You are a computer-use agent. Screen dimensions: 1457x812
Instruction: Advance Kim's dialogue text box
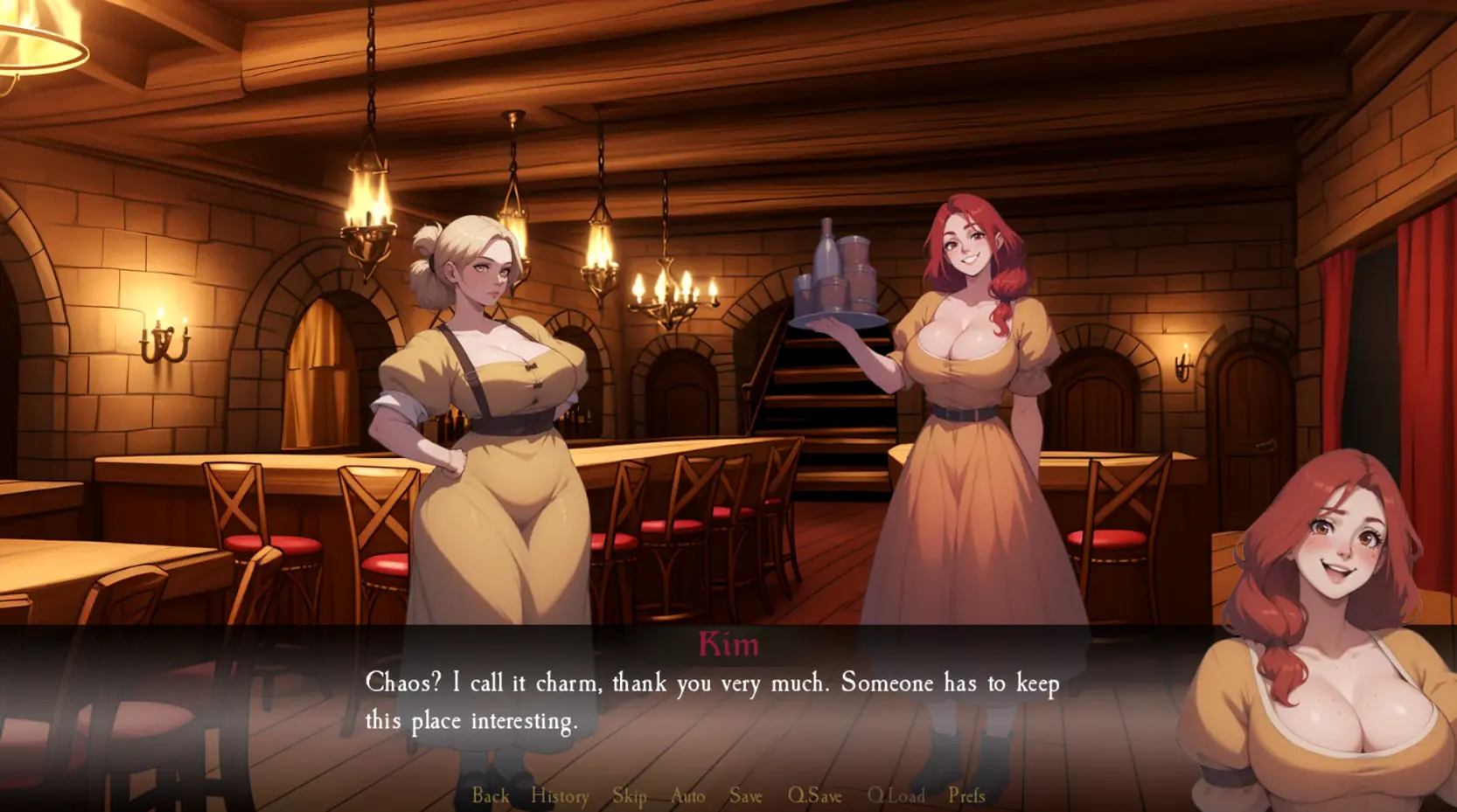tap(712, 702)
